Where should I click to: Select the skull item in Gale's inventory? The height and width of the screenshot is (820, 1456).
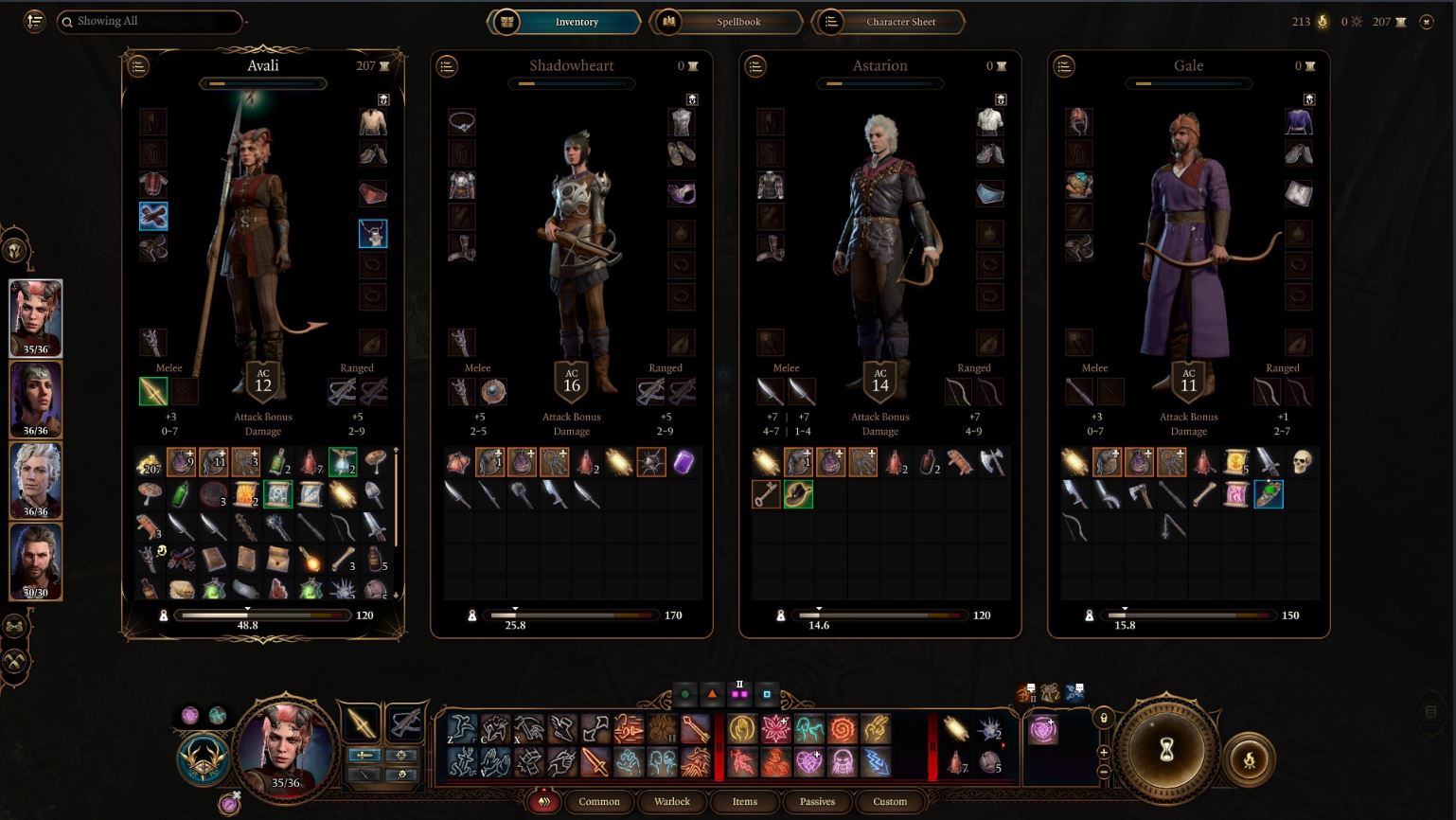1301,462
